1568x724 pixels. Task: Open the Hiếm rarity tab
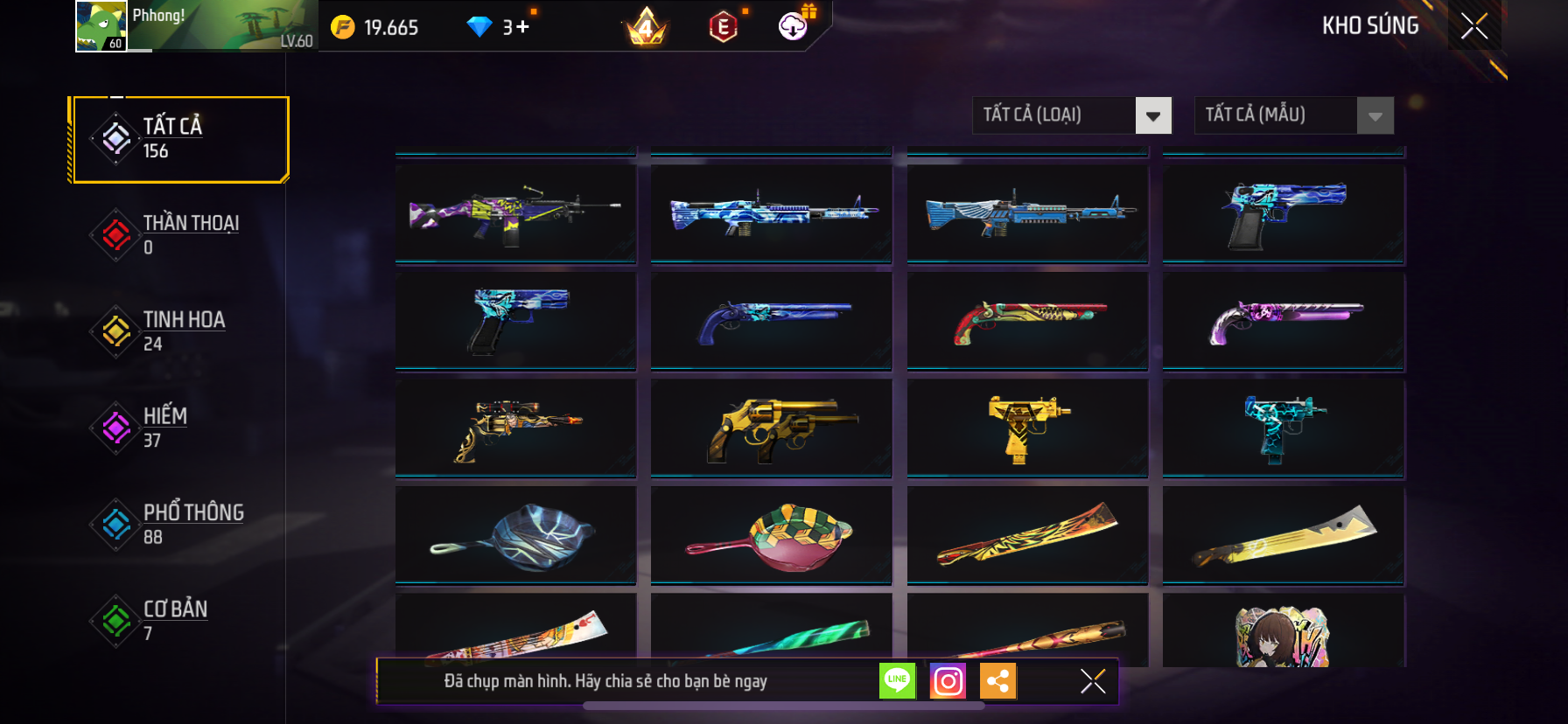click(x=180, y=428)
